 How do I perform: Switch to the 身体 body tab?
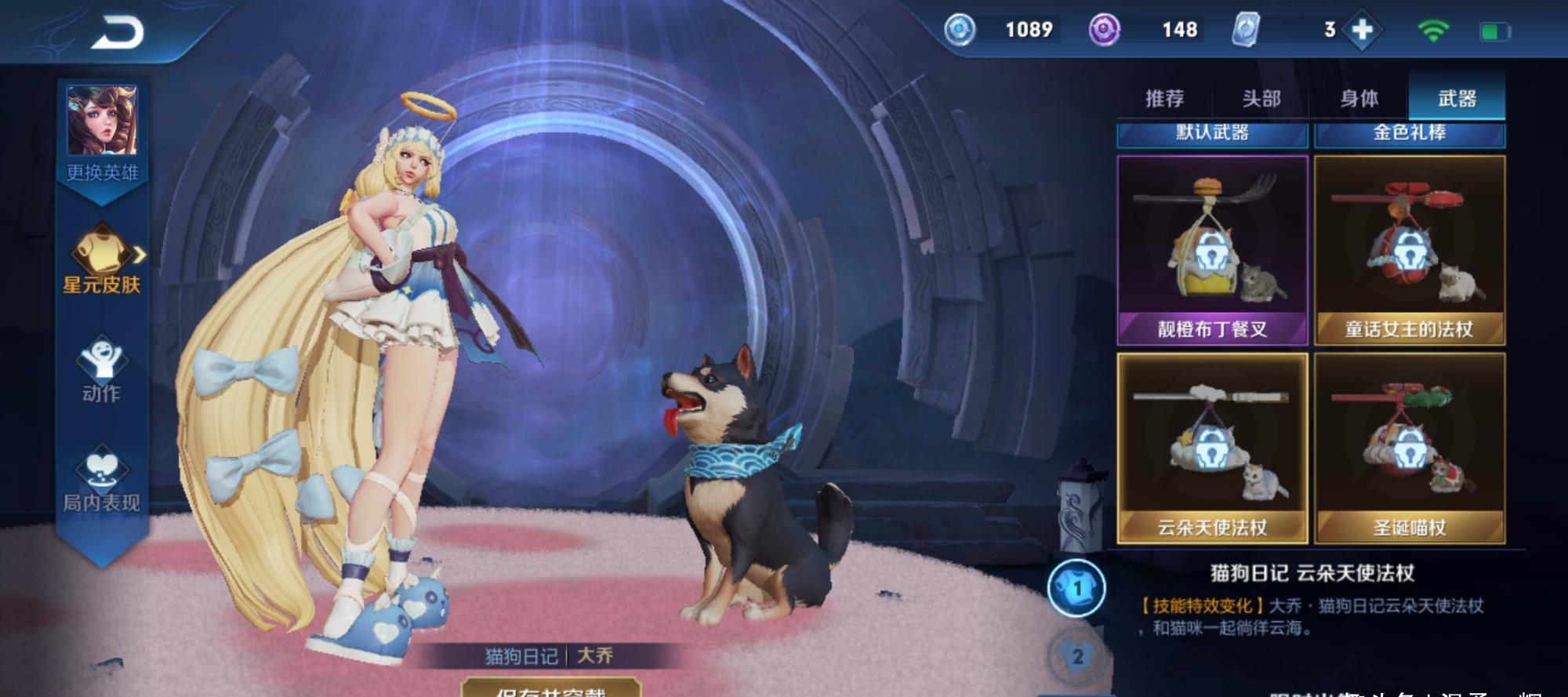(x=1359, y=99)
